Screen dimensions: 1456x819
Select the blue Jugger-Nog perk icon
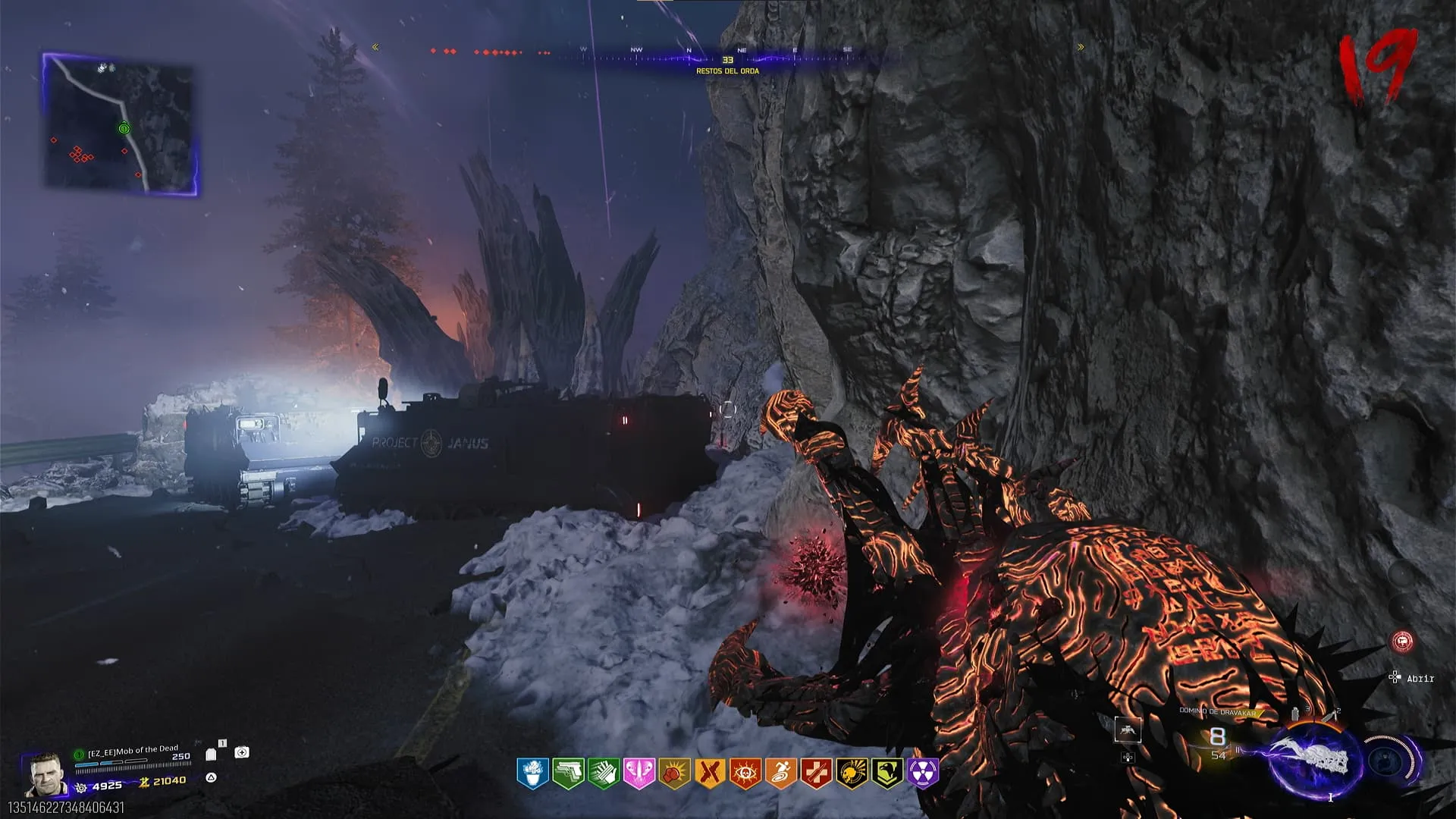click(532, 773)
